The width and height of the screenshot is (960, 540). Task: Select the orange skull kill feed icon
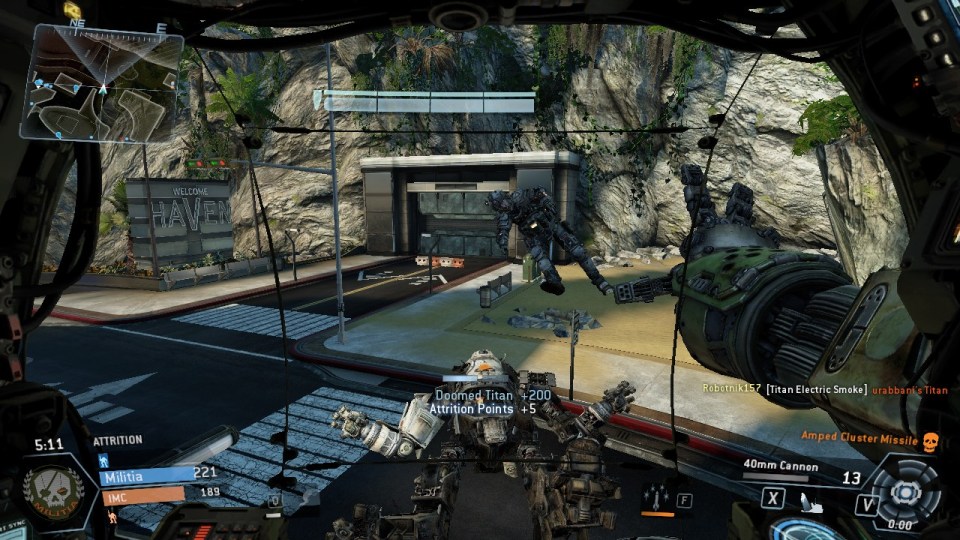927,440
